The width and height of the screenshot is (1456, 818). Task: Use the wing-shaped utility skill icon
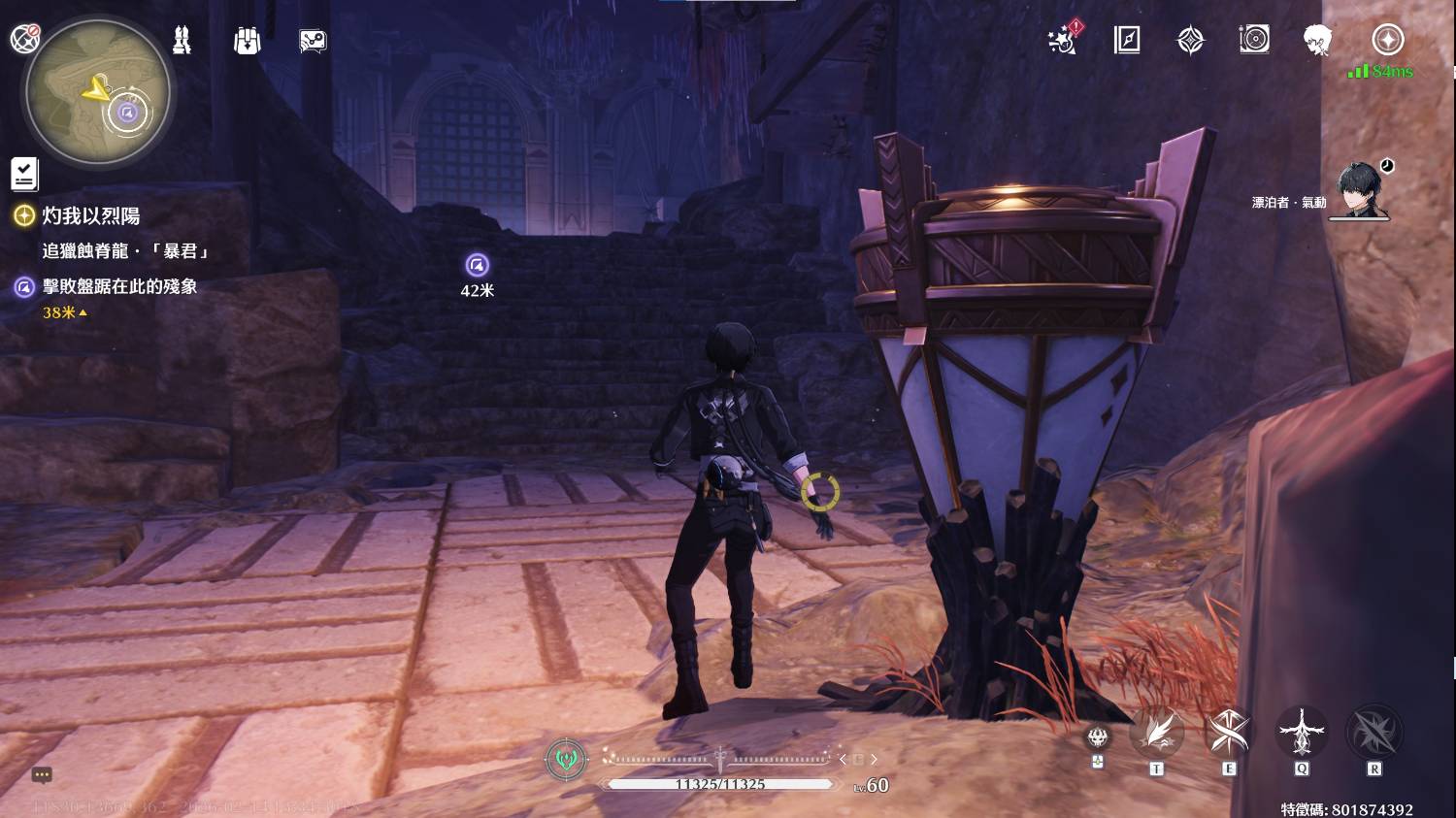[1157, 733]
